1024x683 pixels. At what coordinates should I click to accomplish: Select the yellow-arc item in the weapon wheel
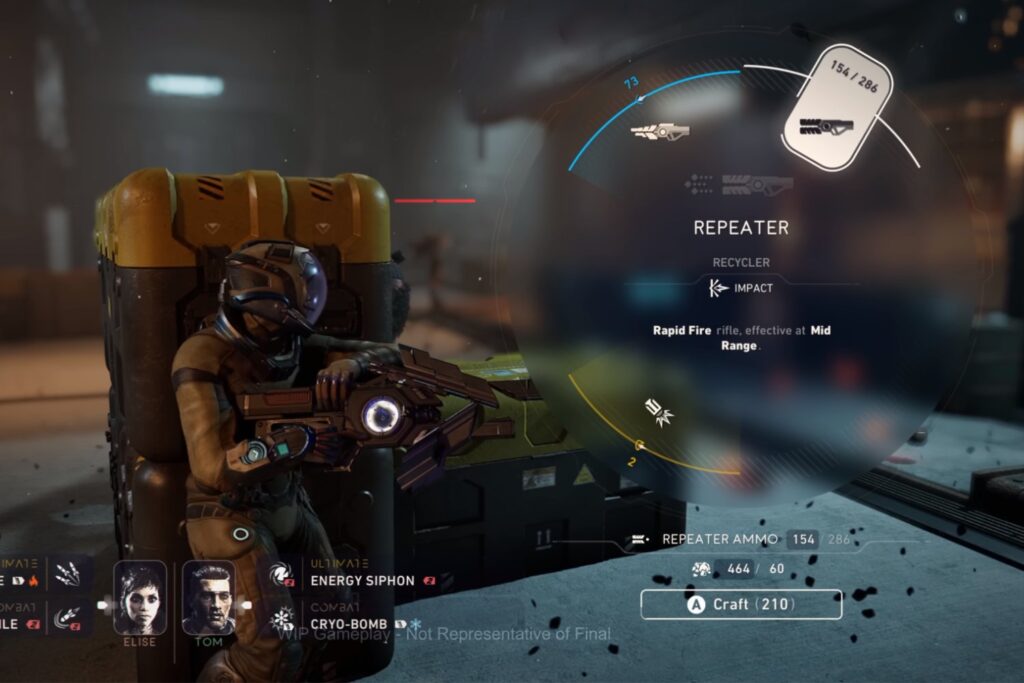(659, 411)
